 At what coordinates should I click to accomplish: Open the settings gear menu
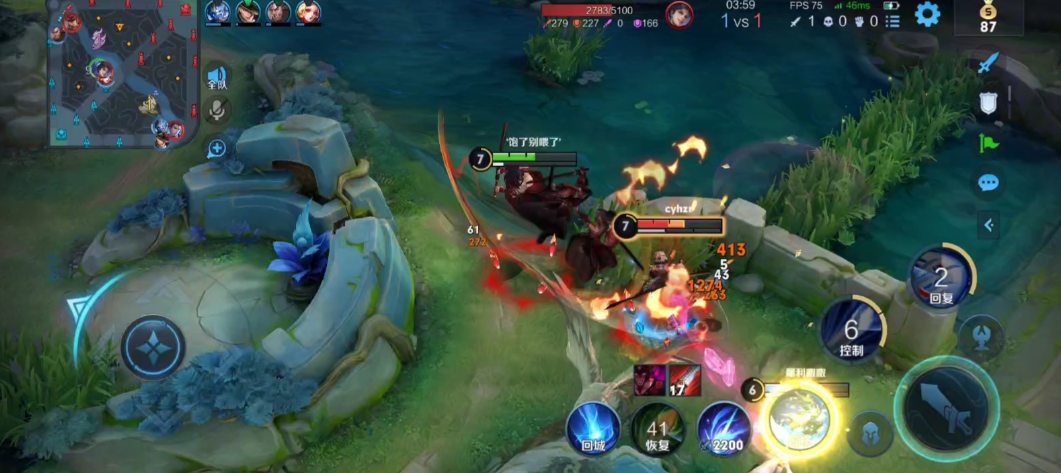[x=927, y=14]
